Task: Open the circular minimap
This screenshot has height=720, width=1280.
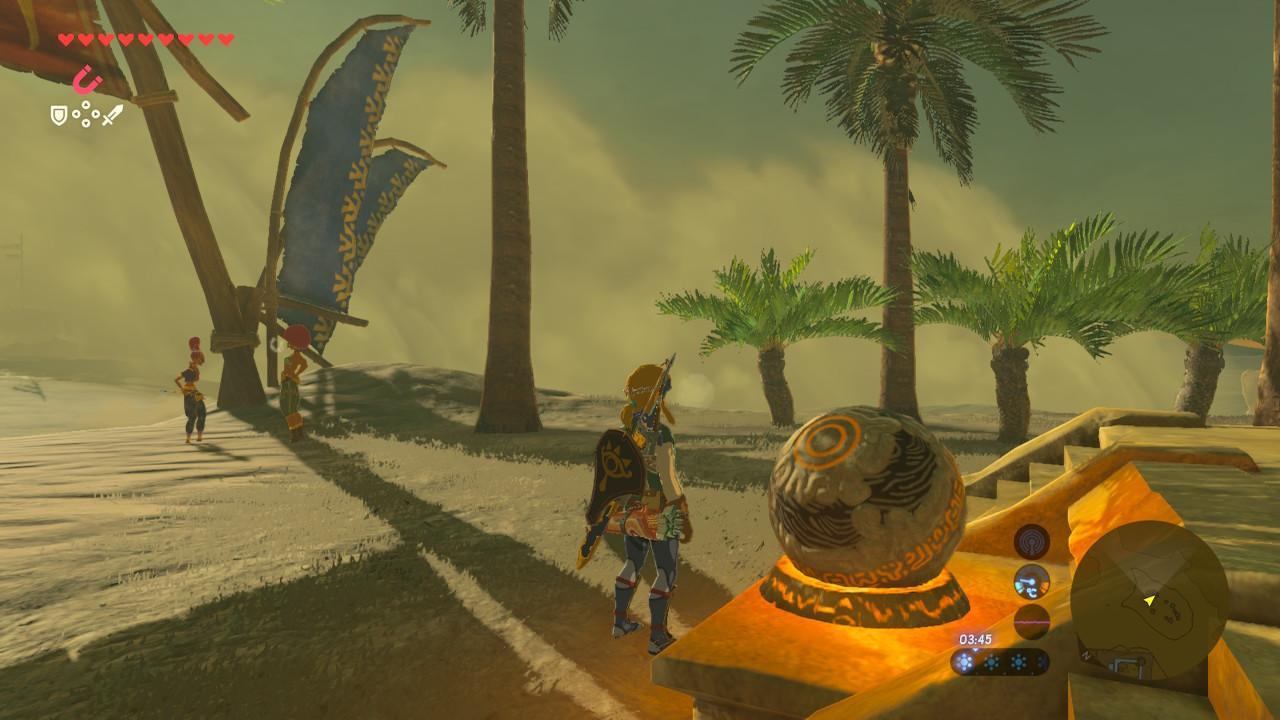Action: point(1149,601)
